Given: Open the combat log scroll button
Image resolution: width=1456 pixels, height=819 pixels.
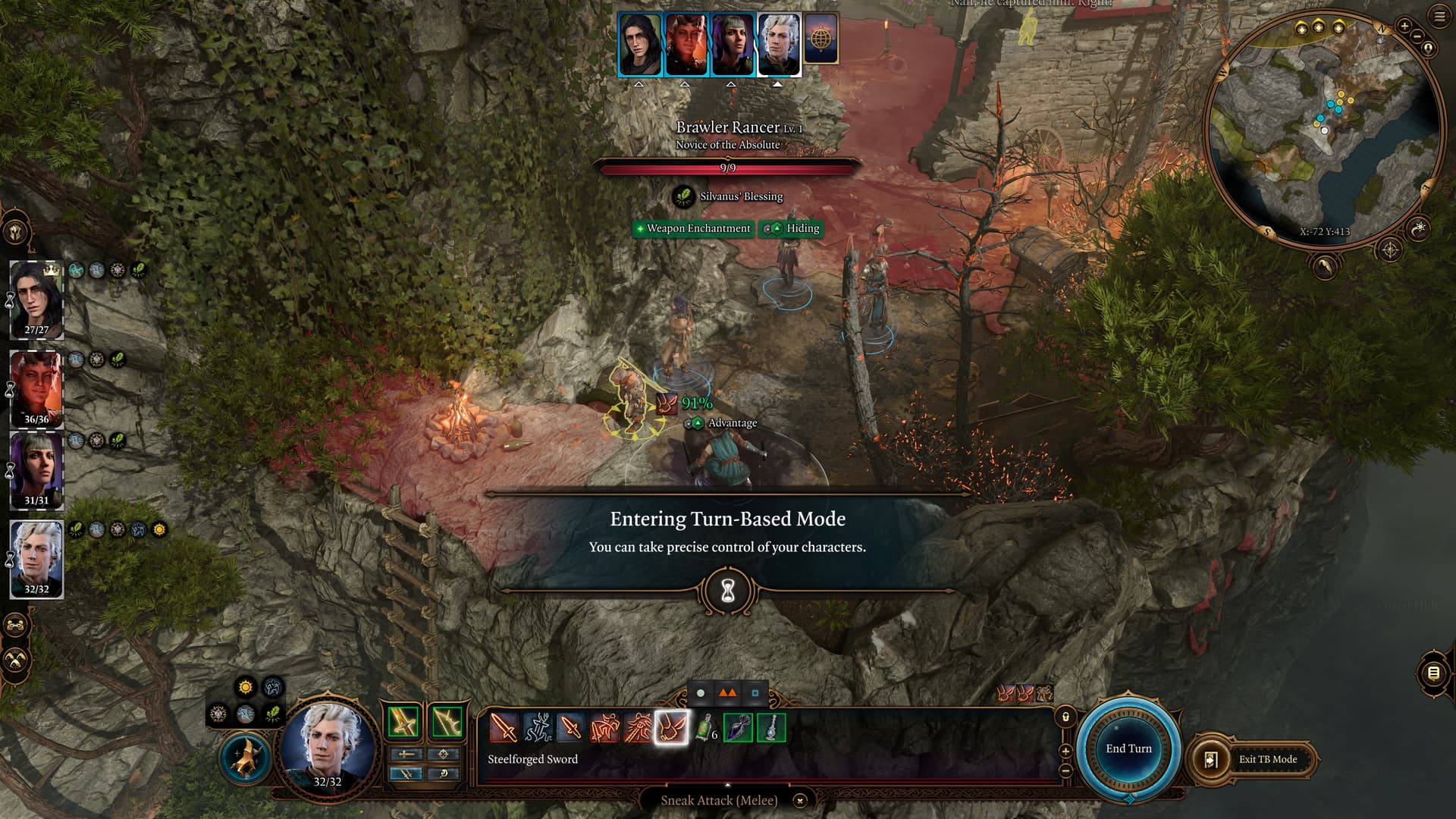Looking at the screenshot, I should click(x=1433, y=673).
